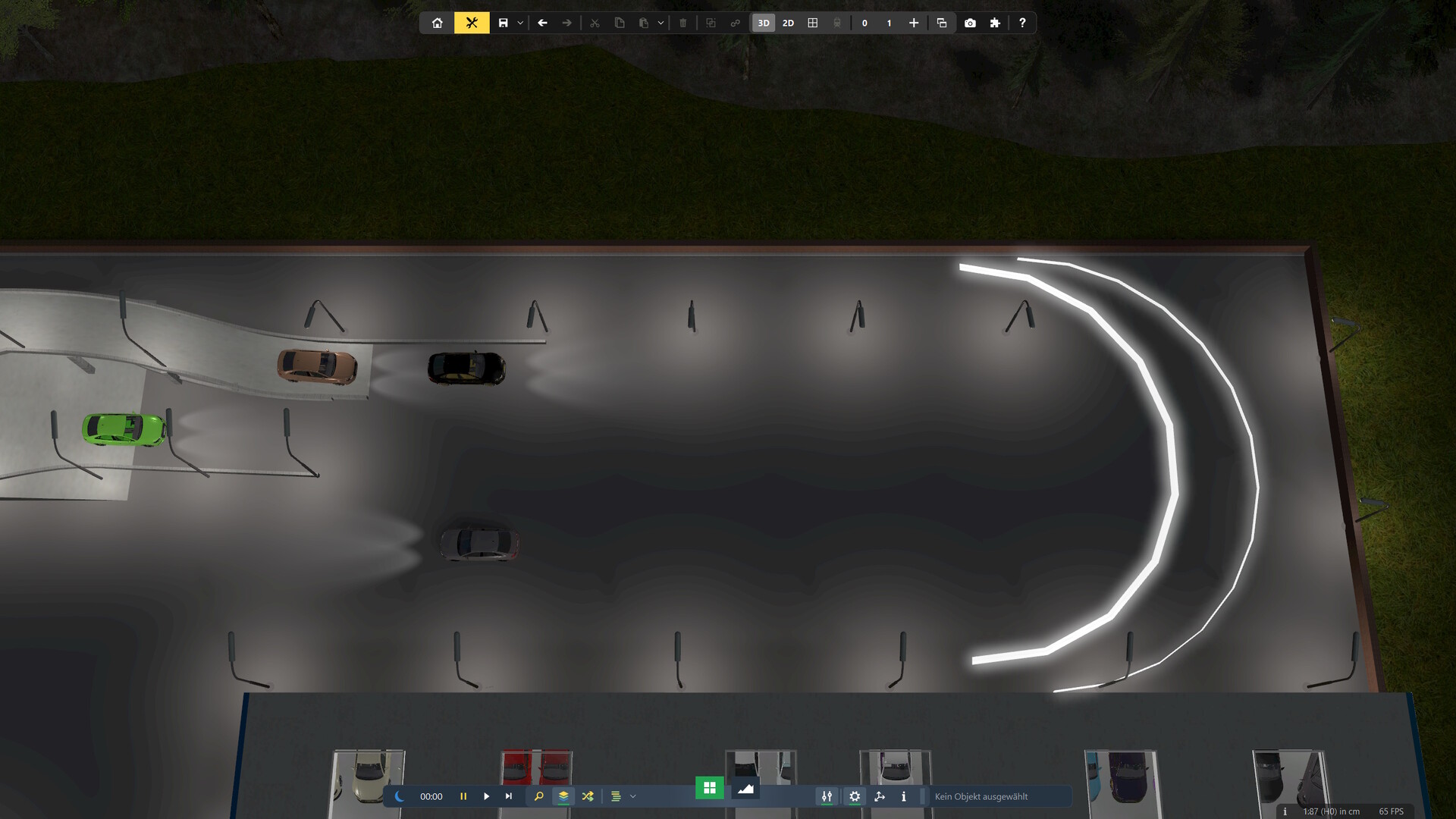This screenshot has width=1456, height=819.
Task: Save the layout with the floppy disk
Action: point(503,23)
